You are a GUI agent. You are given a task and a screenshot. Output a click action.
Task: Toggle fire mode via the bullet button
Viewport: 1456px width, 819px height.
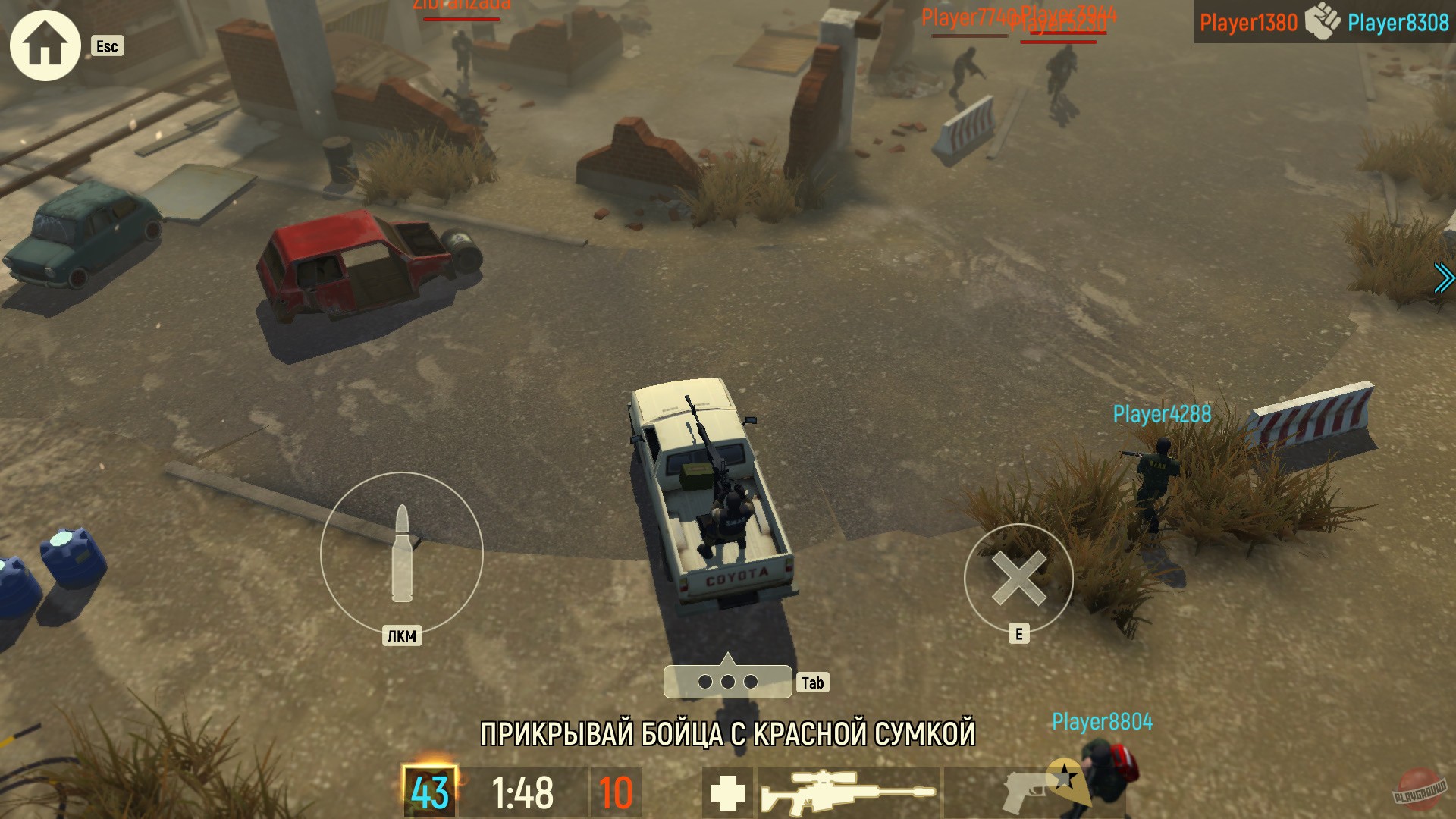[402, 554]
